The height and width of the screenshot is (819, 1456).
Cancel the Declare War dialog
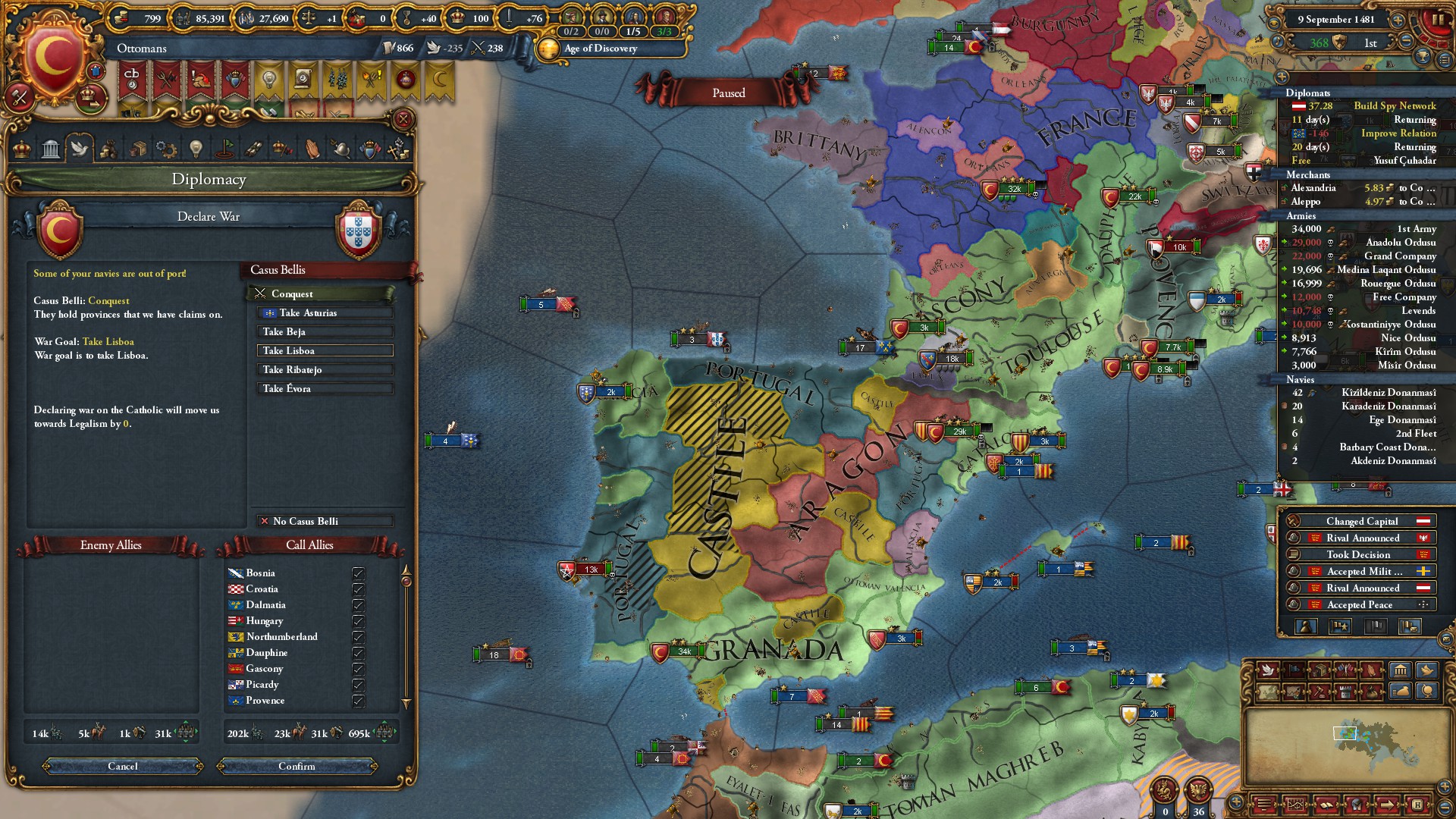123,766
